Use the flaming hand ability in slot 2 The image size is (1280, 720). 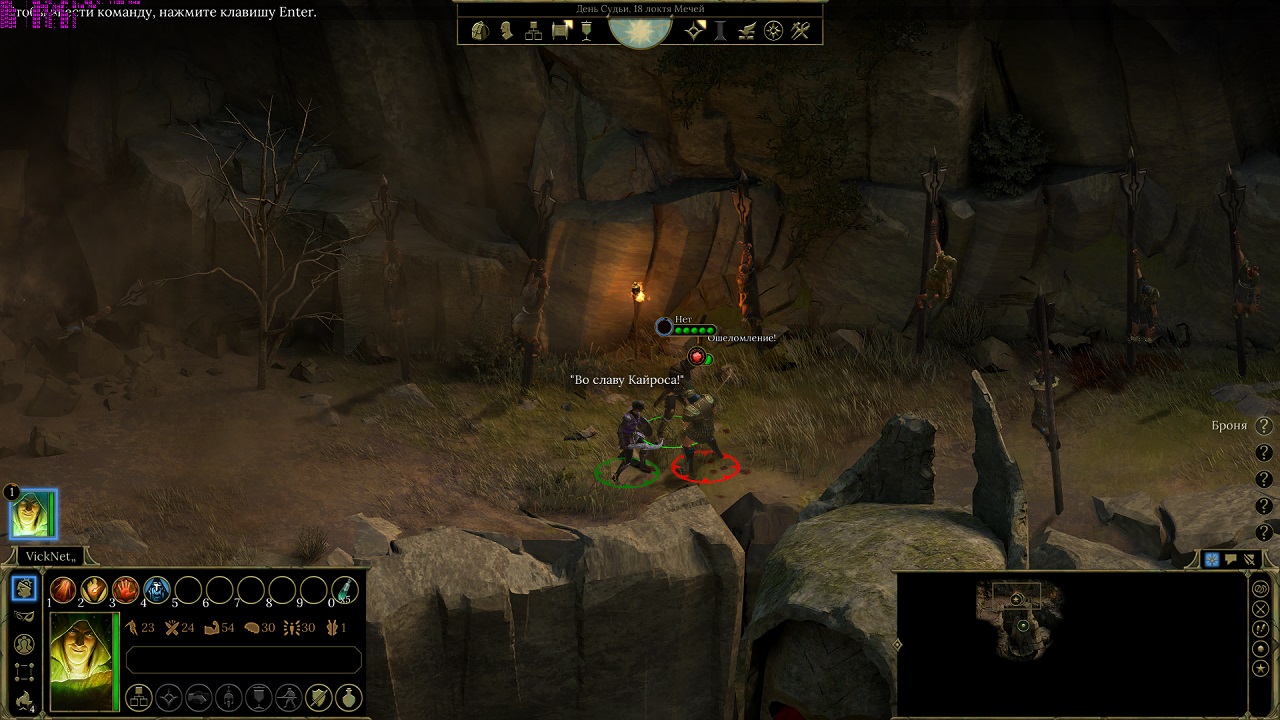pyautogui.click(x=94, y=590)
